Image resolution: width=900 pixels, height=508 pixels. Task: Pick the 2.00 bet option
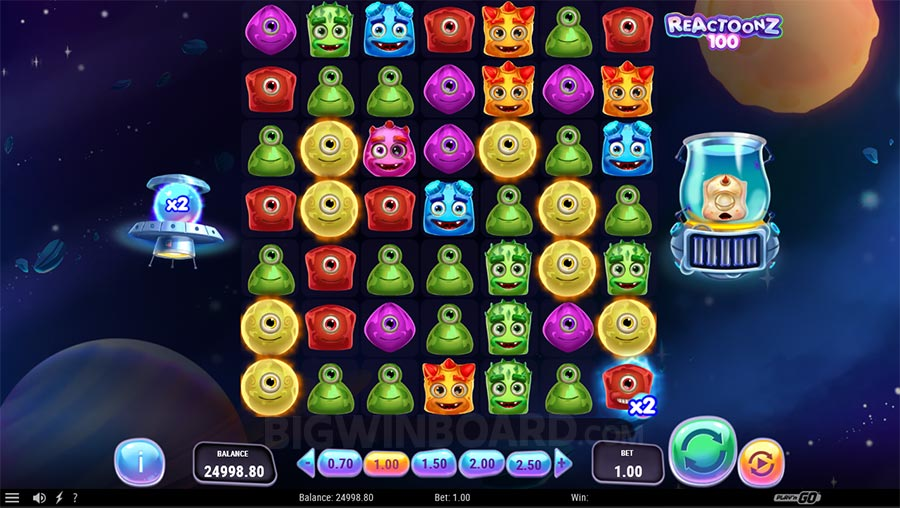pyautogui.click(x=482, y=463)
